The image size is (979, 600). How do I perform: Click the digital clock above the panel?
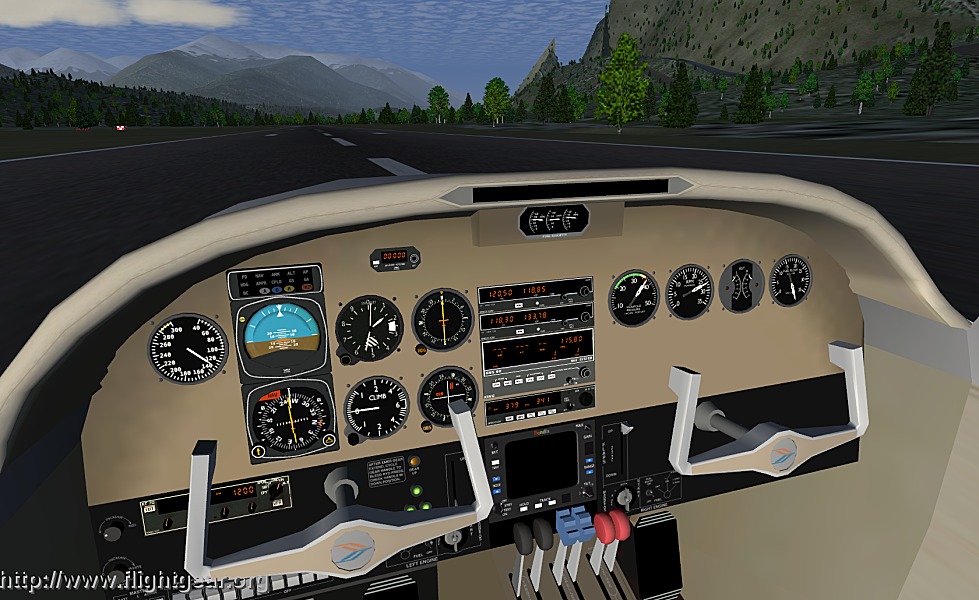point(394,257)
